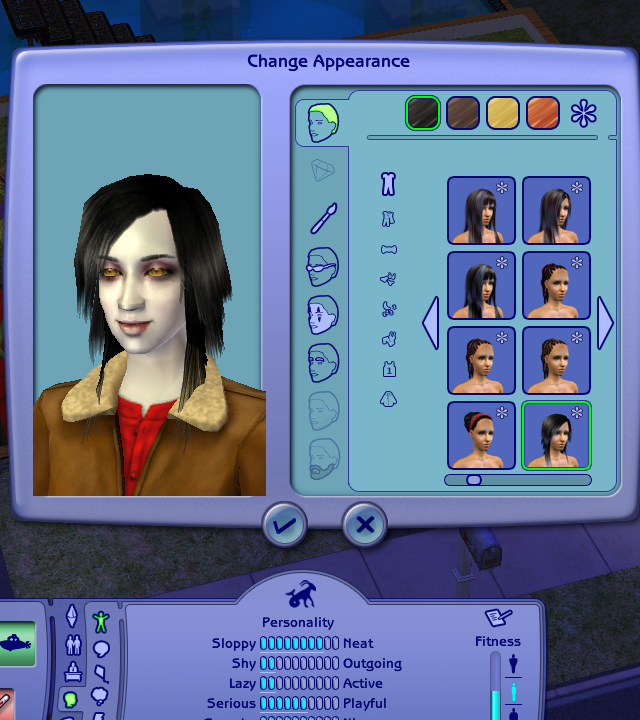Choose the black hair color swatch
This screenshot has height=720, width=640.
tap(422, 113)
